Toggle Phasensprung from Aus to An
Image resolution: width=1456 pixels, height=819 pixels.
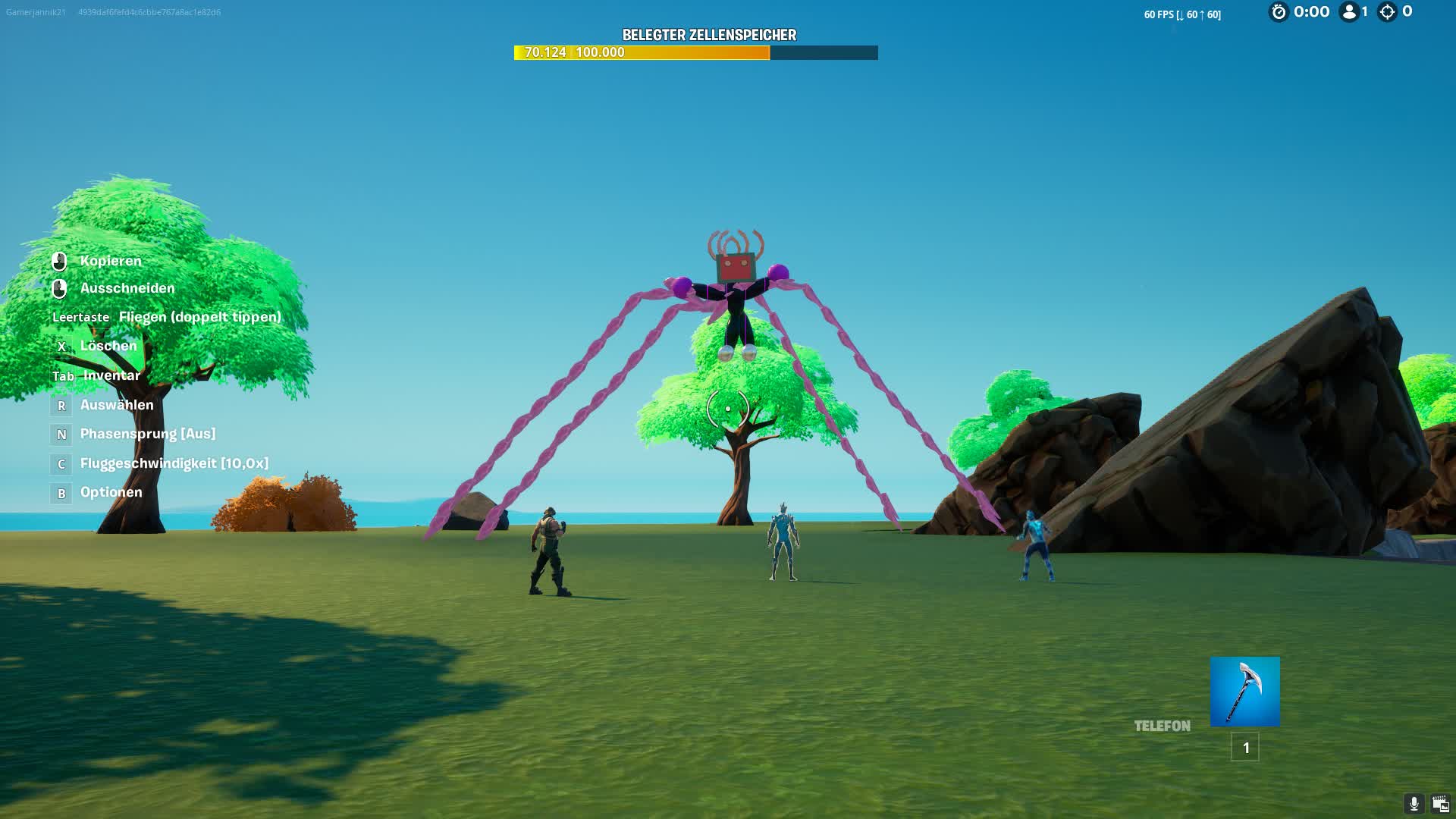(x=147, y=433)
